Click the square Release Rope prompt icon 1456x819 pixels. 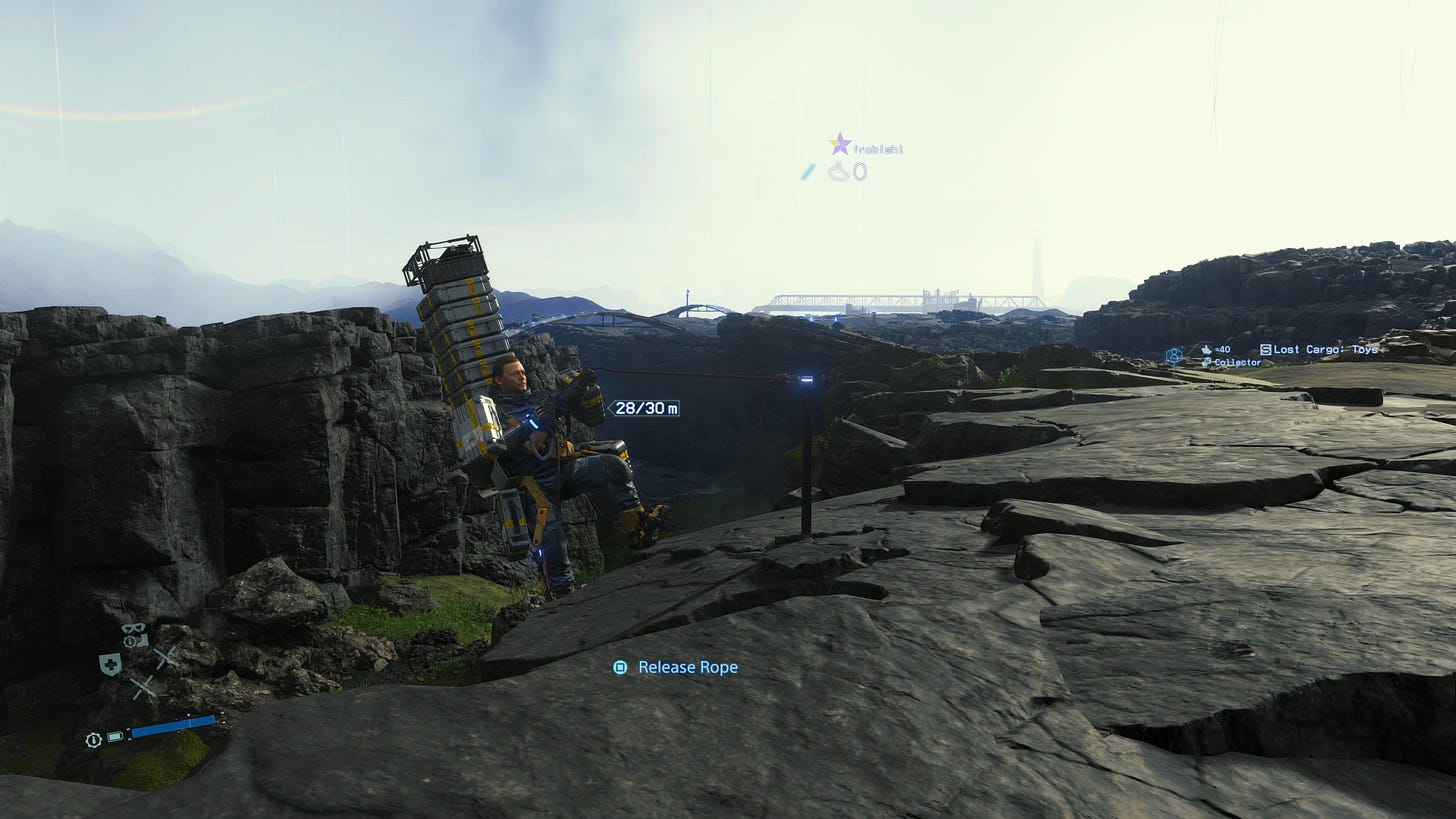point(621,667)
